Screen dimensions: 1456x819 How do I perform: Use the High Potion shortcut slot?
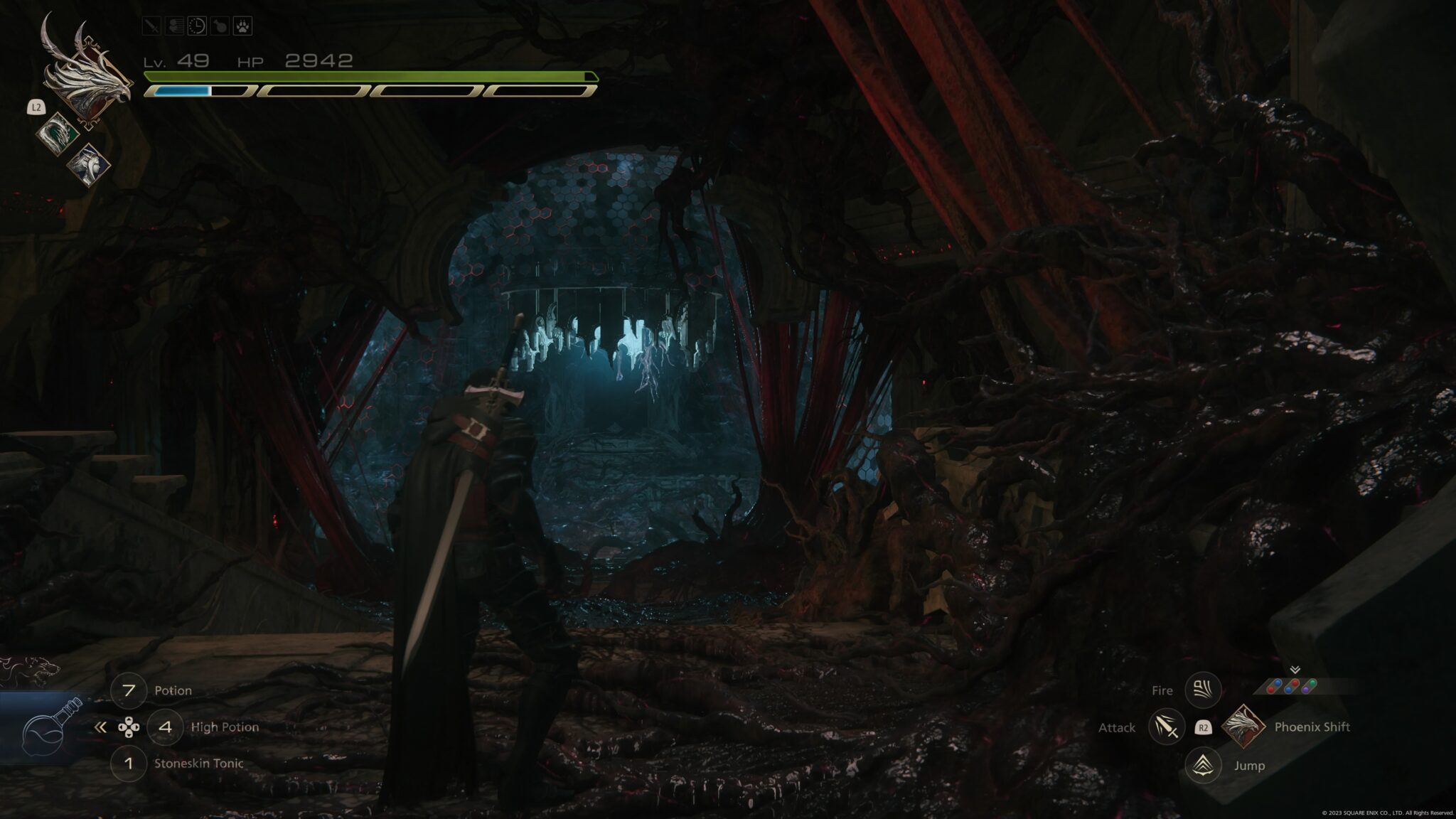click(x=165, y=727)
